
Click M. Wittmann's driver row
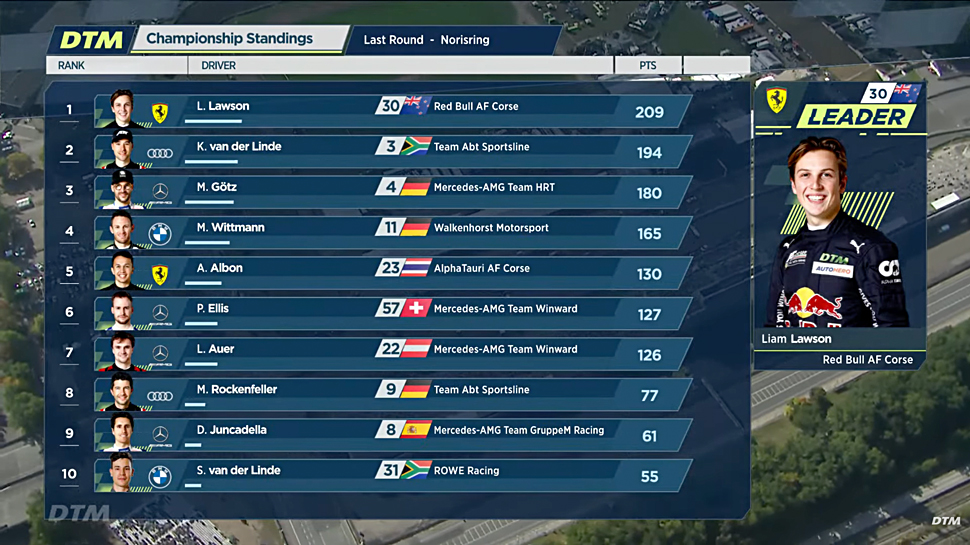pyautogui.click(x=392, y=232)
